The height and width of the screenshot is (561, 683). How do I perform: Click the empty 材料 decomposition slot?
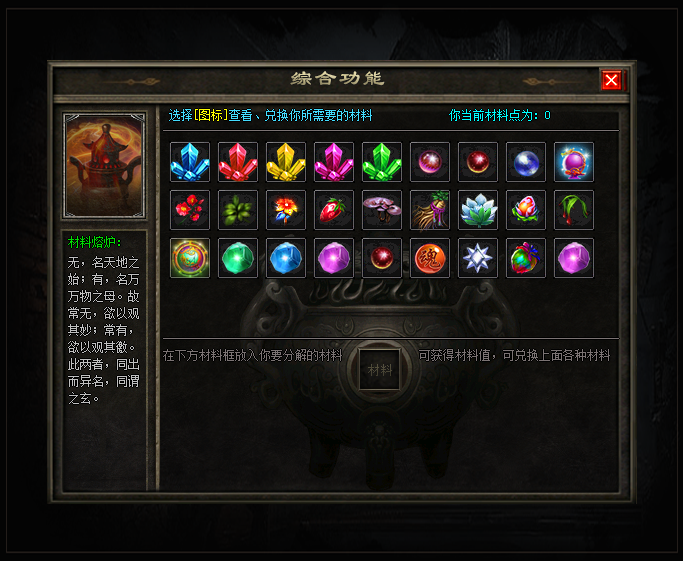pyautogui.click(x=380, y=369)
